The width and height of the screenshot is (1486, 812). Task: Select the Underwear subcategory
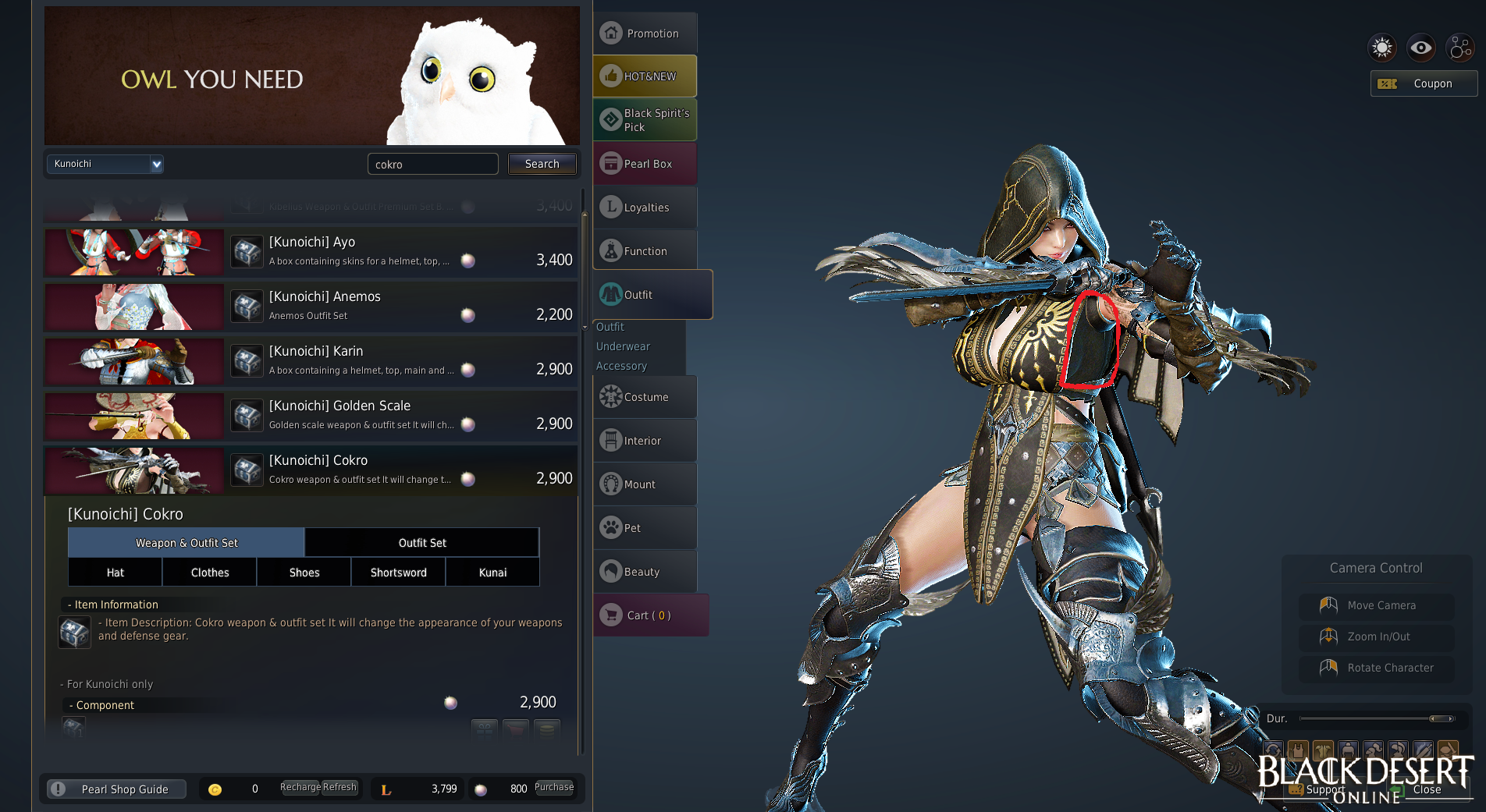tap(623, 346)
